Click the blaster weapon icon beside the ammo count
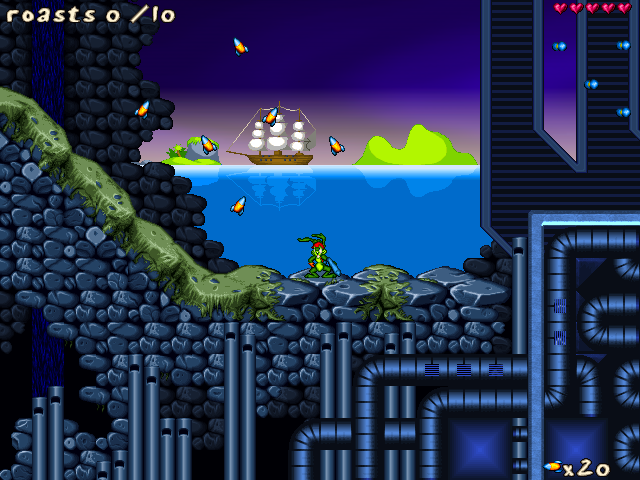The height and width of the screenshot is (480, 640). pos(552,466)
